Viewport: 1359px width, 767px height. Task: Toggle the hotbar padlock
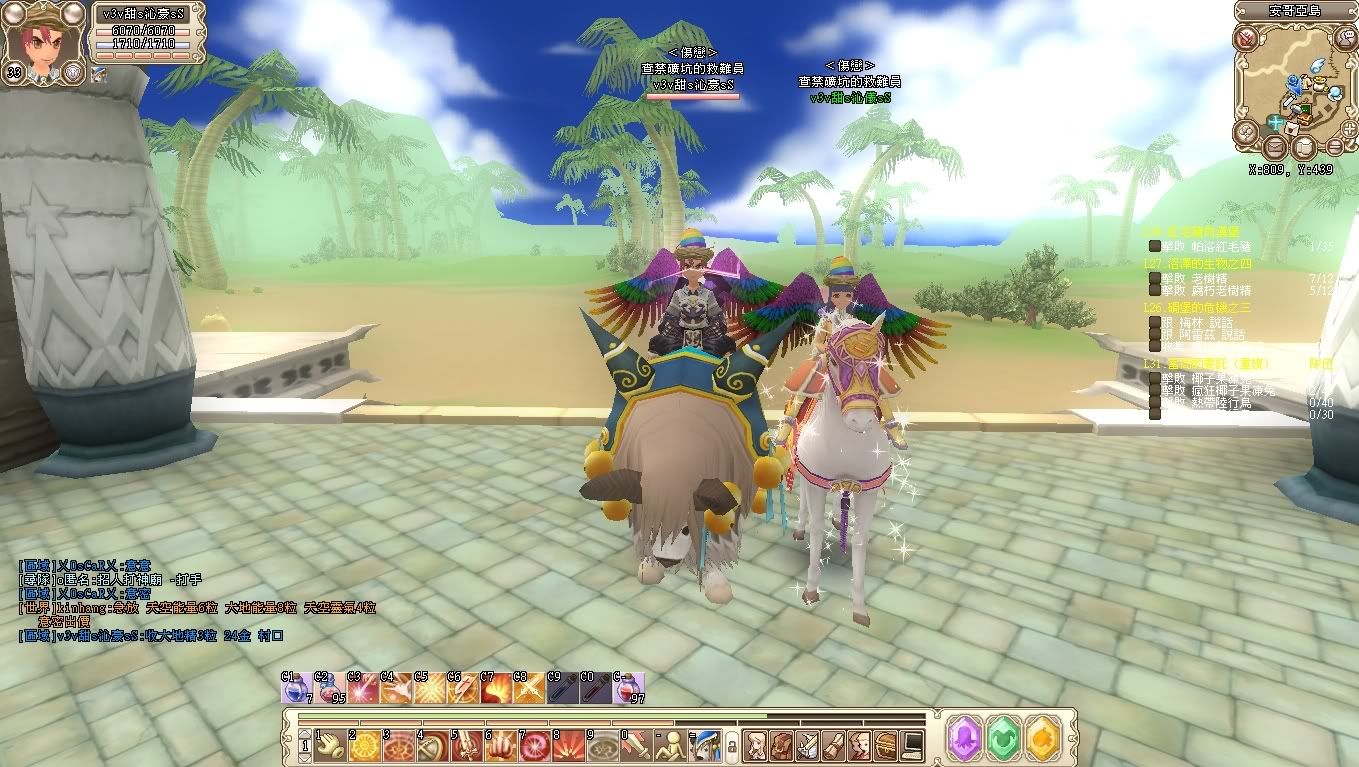(731, 746)
